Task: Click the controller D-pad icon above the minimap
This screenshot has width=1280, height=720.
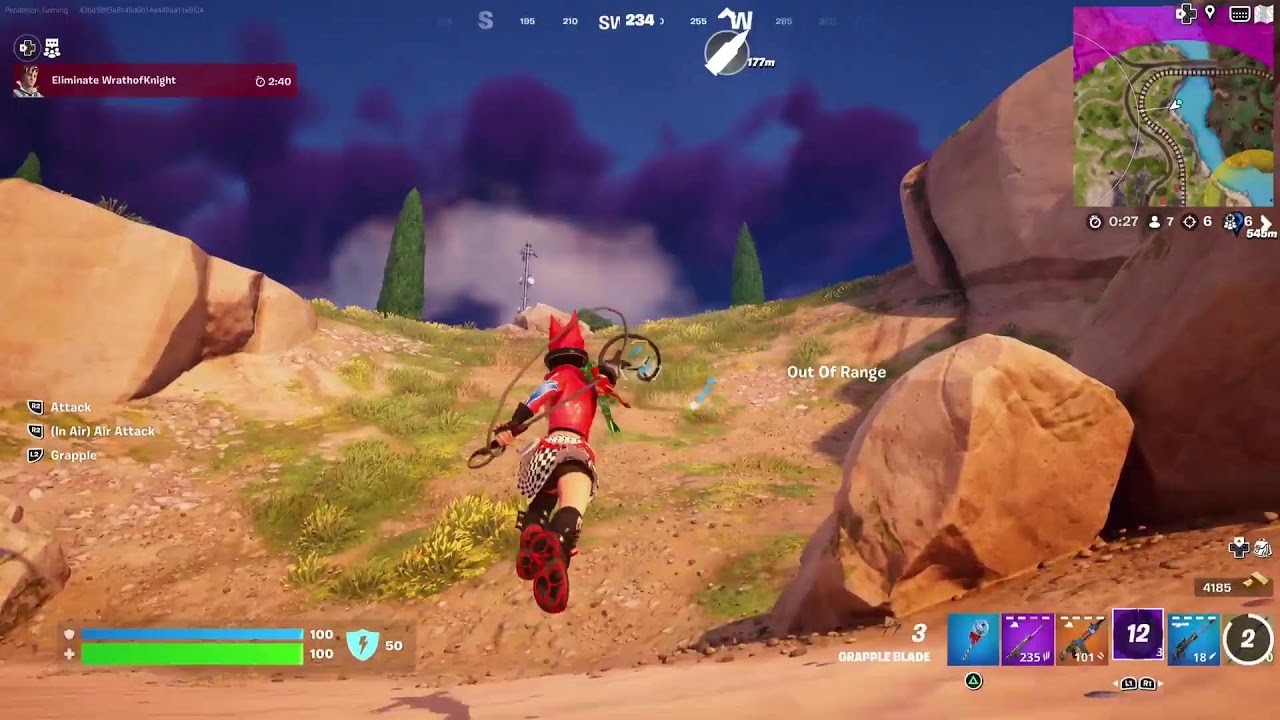Action: (x=1188, y=14)
